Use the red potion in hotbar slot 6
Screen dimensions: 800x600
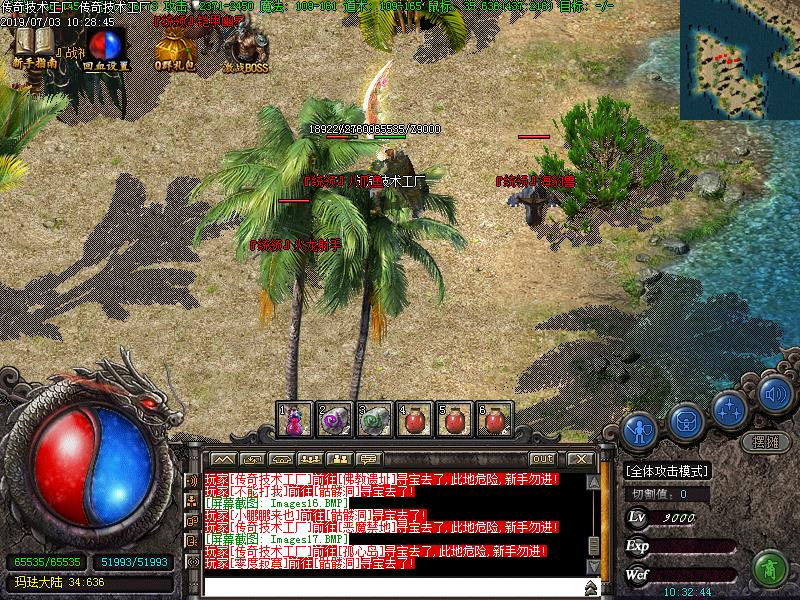[494, 419]
